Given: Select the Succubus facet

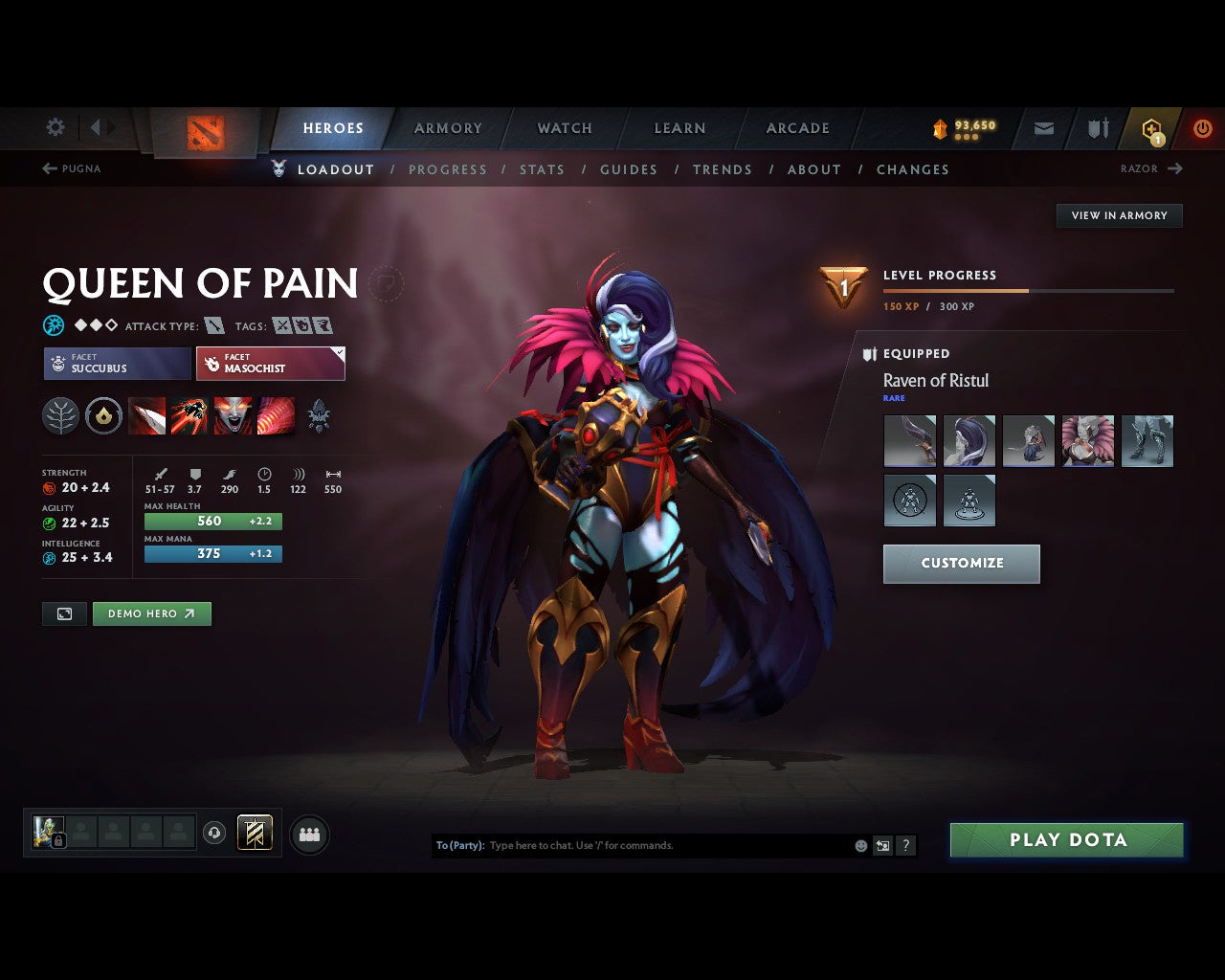Looking at the screenshot, I should point(116,364).
